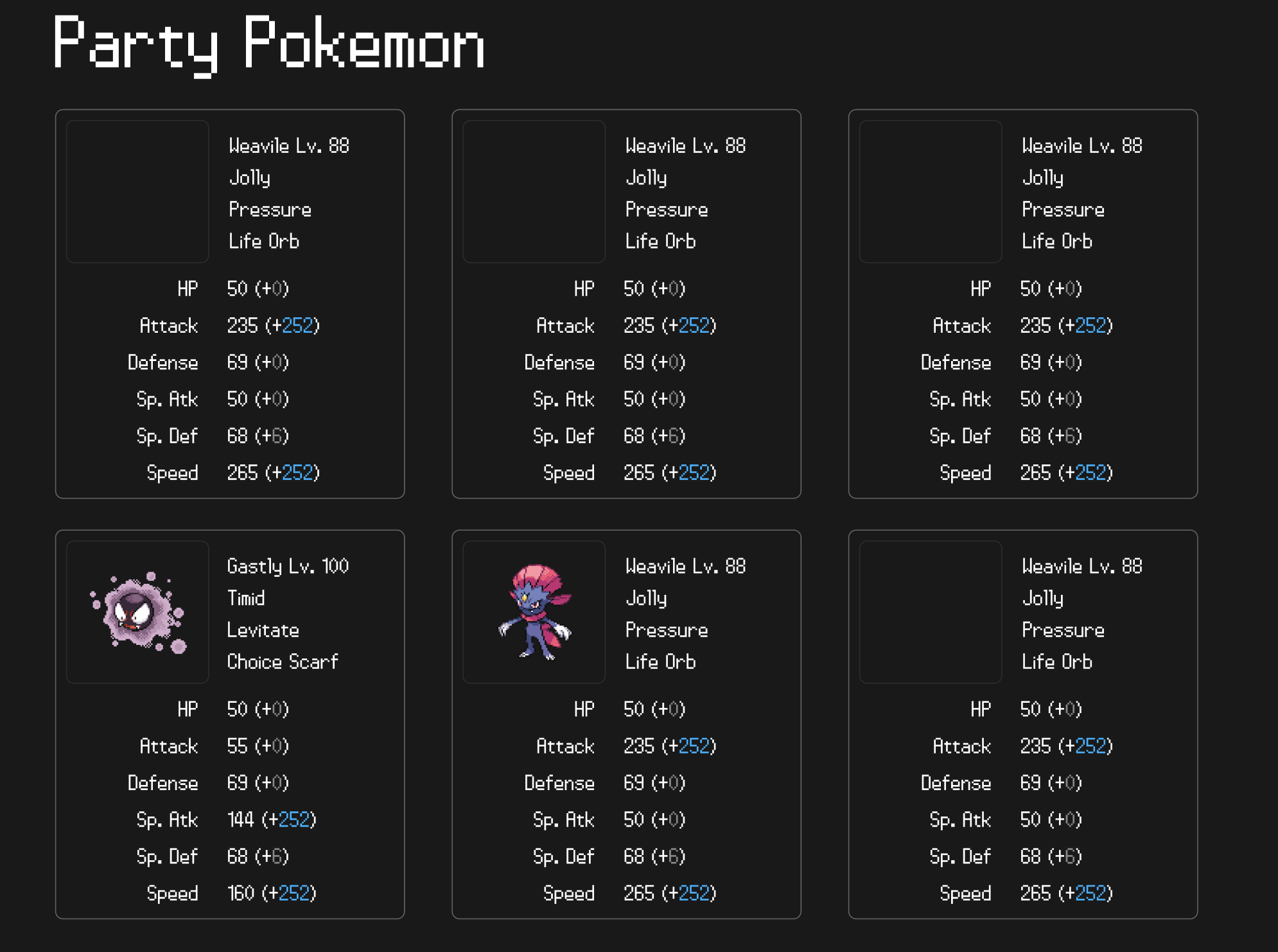Select the Timid nature label on Gastly's card

245,598
